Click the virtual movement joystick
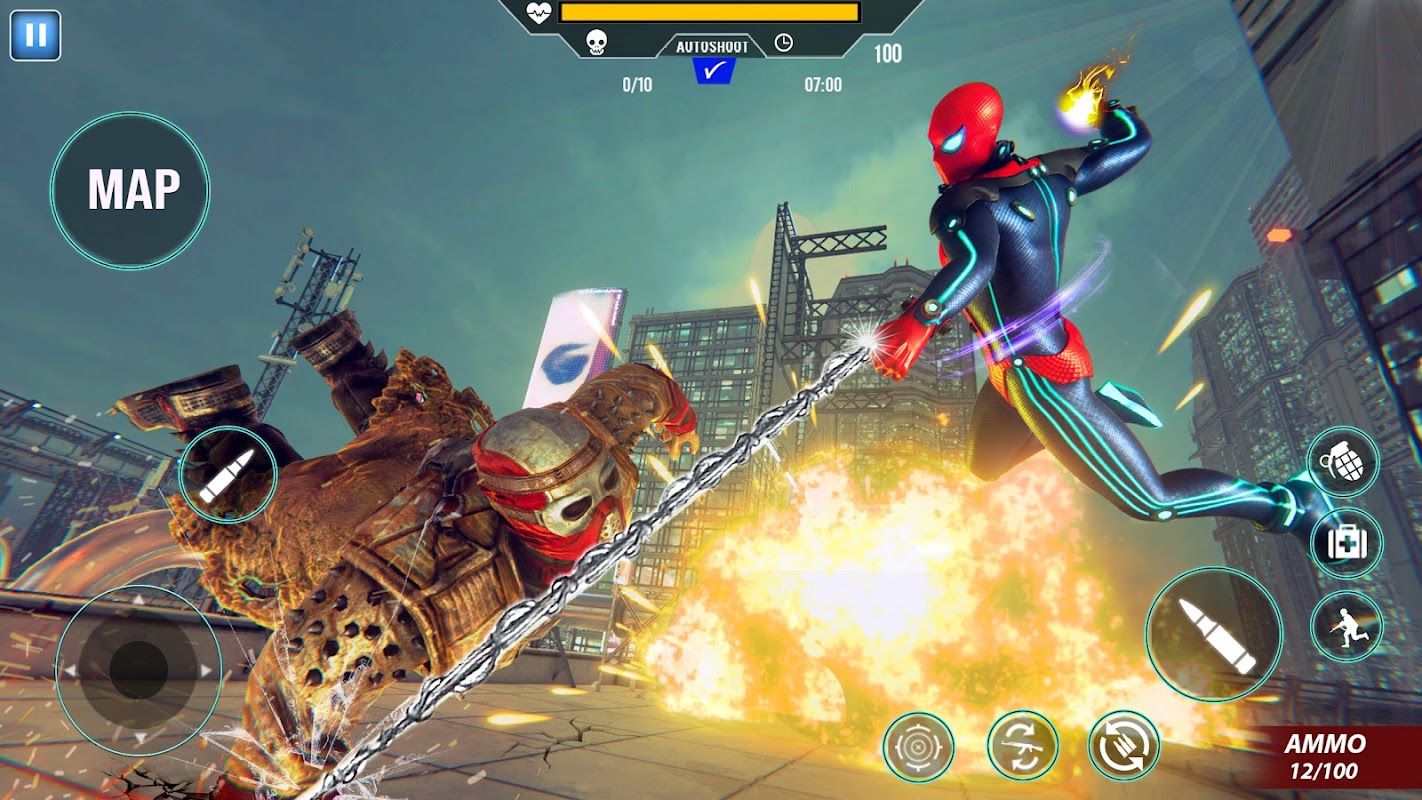Image resolution: width=1422 pixels, height=800 pixels. [138, 670]
